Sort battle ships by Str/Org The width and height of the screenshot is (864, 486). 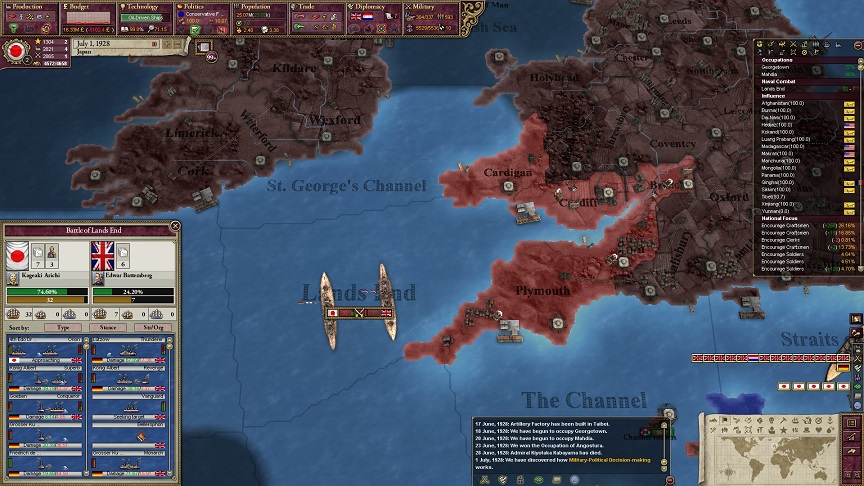153,327
